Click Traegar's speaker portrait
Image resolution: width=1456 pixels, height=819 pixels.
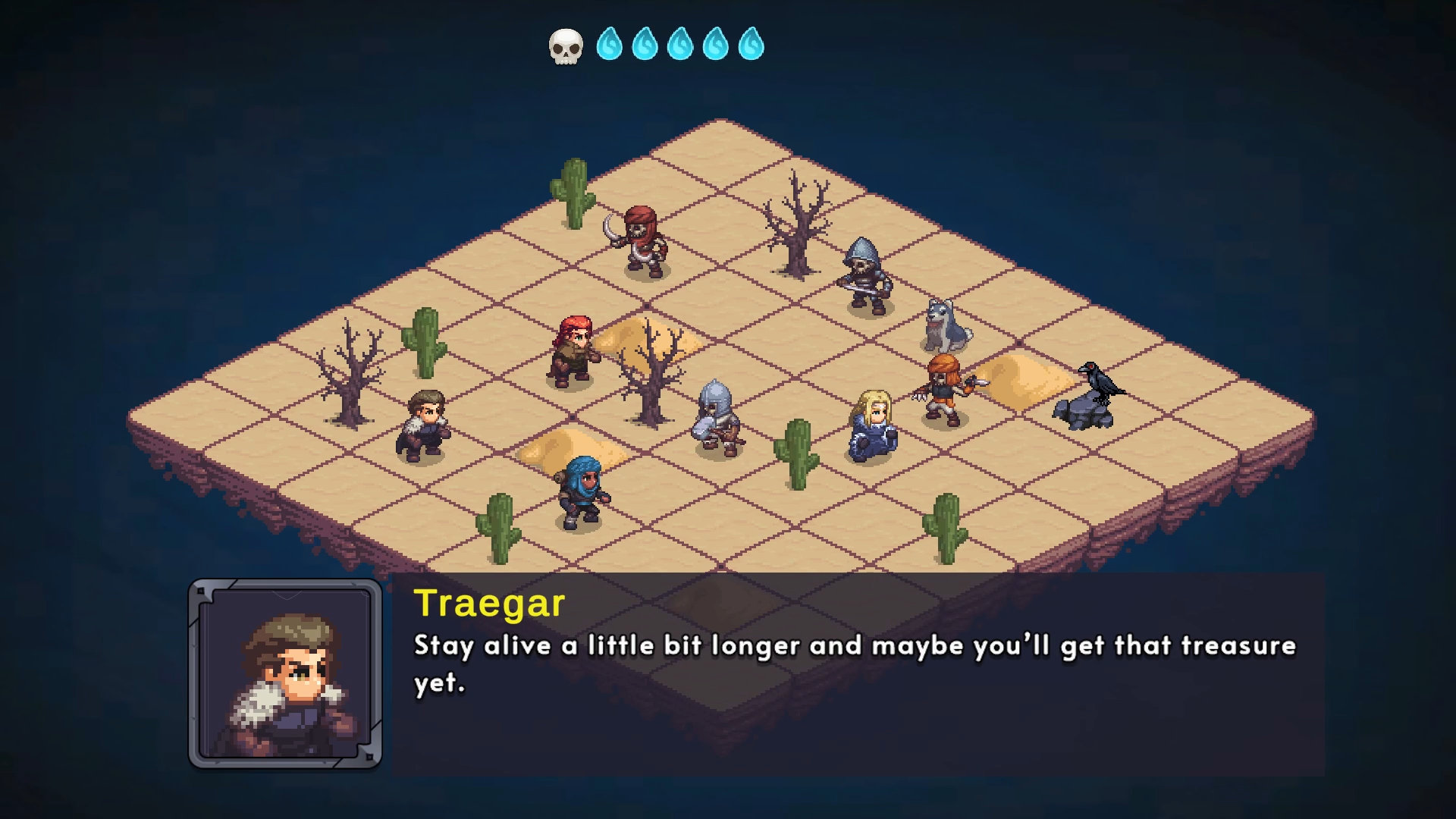point(285,673)
